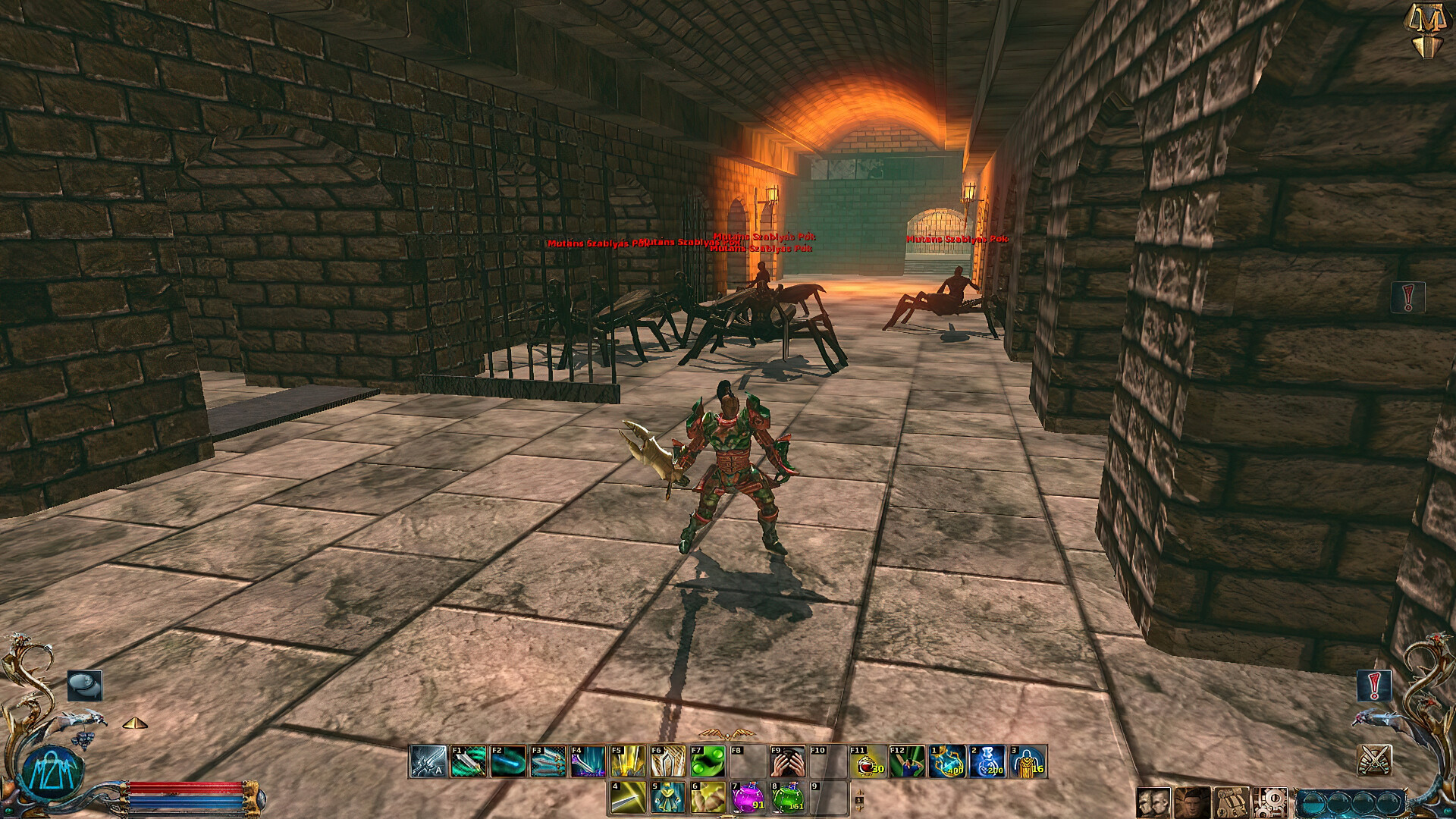Select the red health potion bound to F11

(x=867, y=761)
